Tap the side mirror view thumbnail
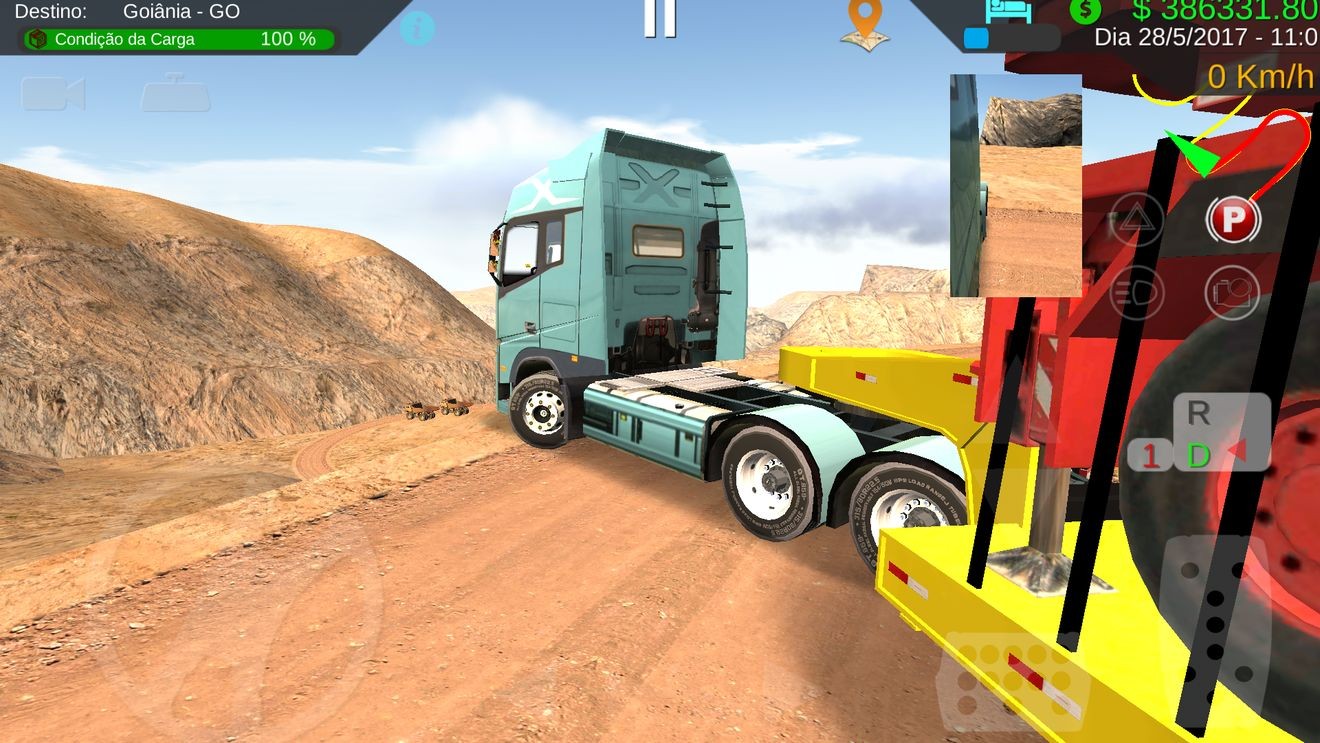 pyautogui.click(x=1015, y=186)
